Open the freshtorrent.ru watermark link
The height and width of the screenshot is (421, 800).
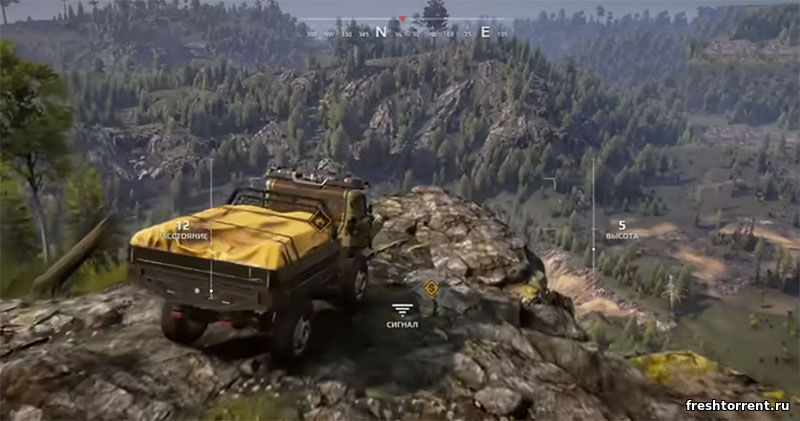point(737,405)
